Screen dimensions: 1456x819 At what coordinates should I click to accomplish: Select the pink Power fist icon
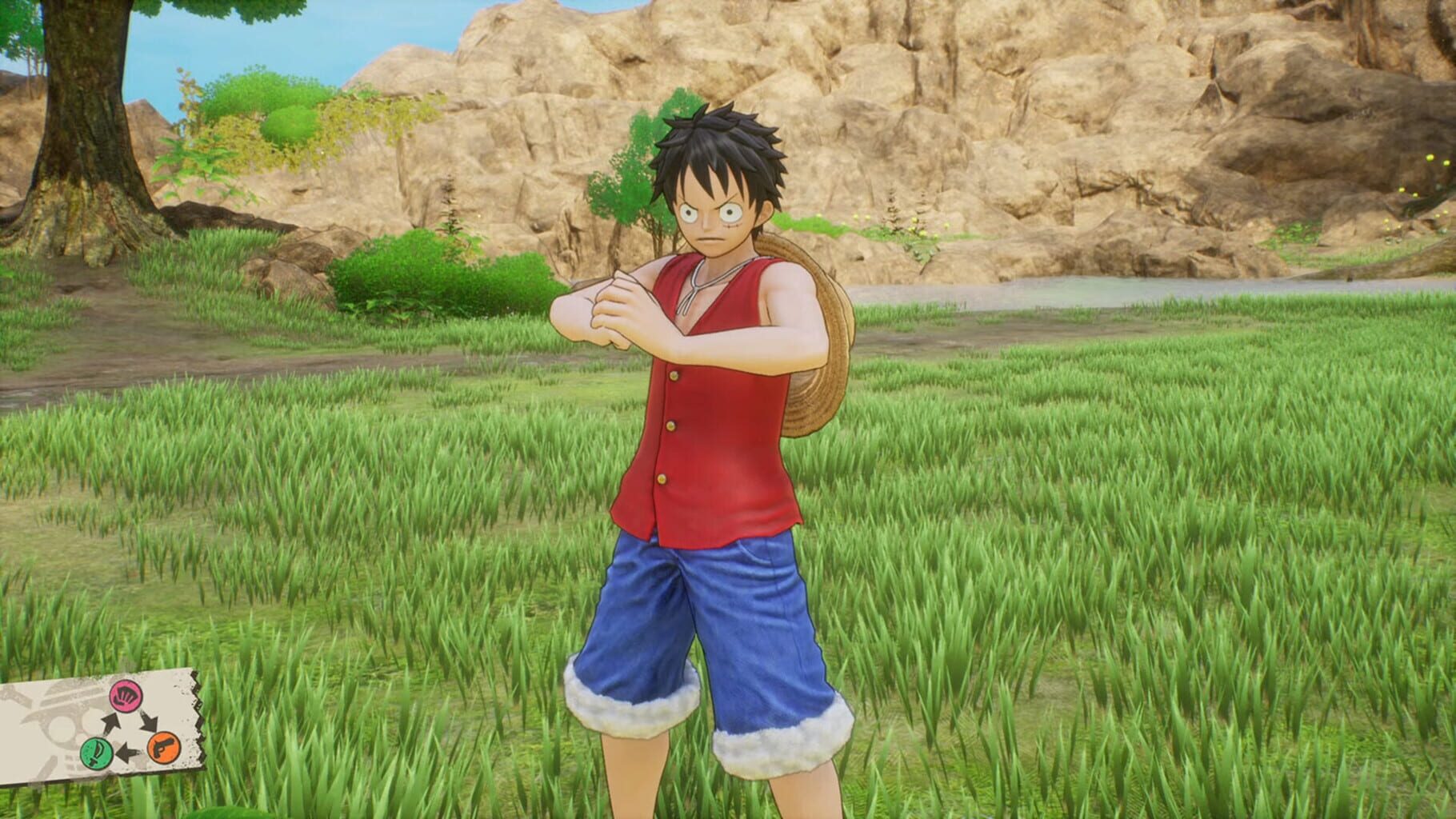tap(125, 697)
